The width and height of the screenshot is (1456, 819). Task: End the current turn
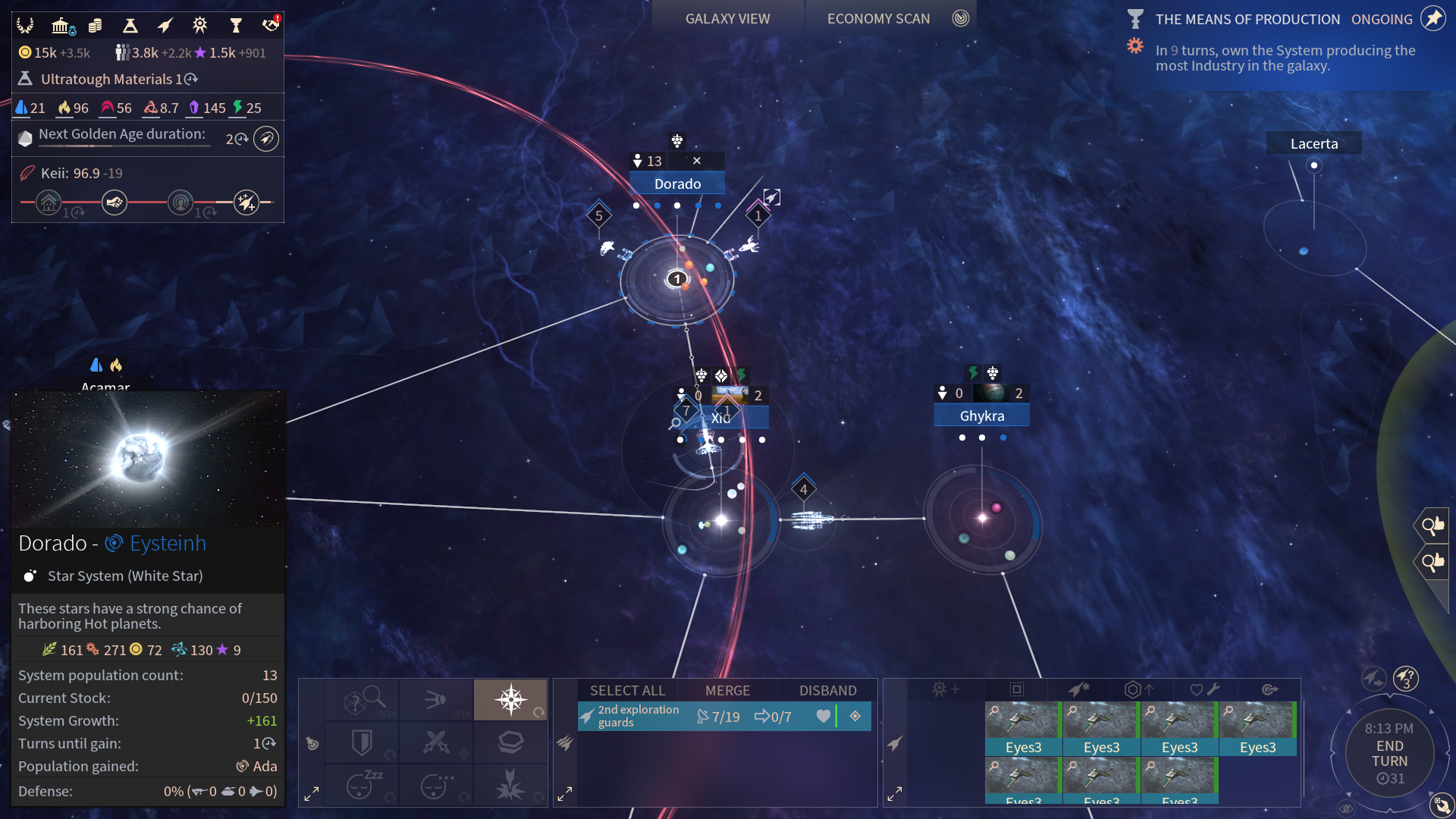pos(1389,754)
